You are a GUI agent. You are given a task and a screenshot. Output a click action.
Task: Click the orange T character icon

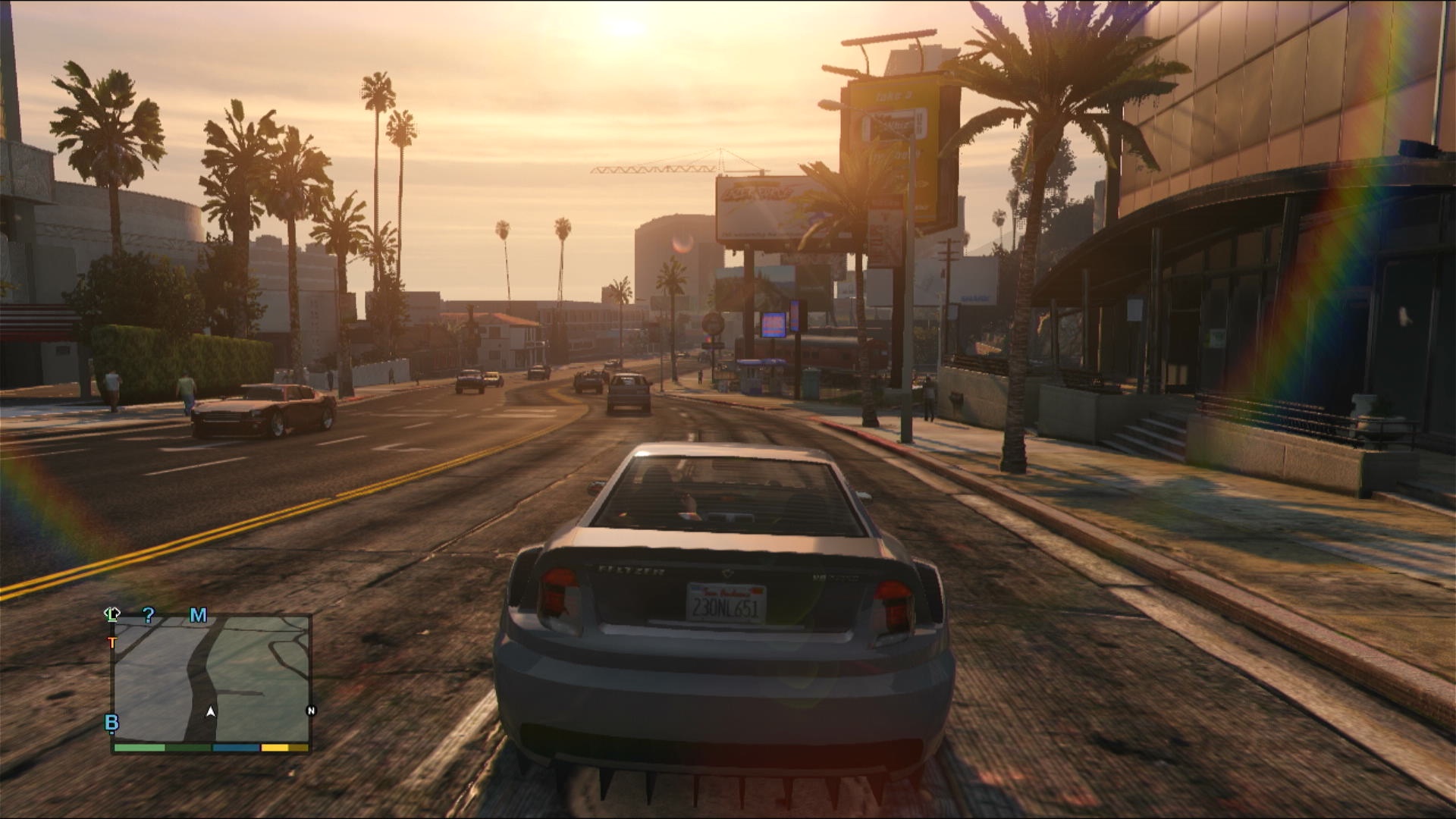[x=112, y=642]
